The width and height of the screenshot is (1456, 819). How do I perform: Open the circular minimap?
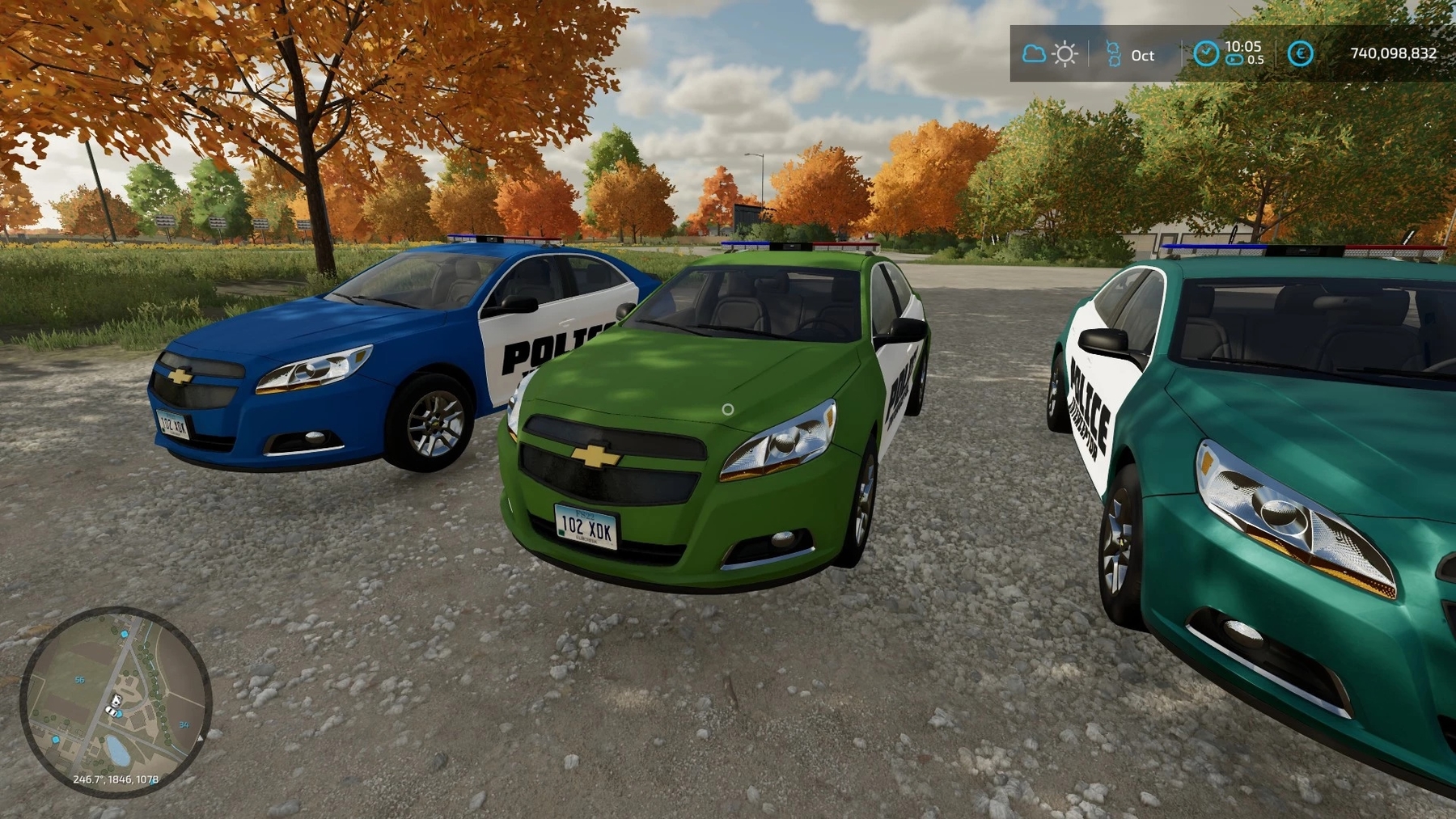[116, 701]
